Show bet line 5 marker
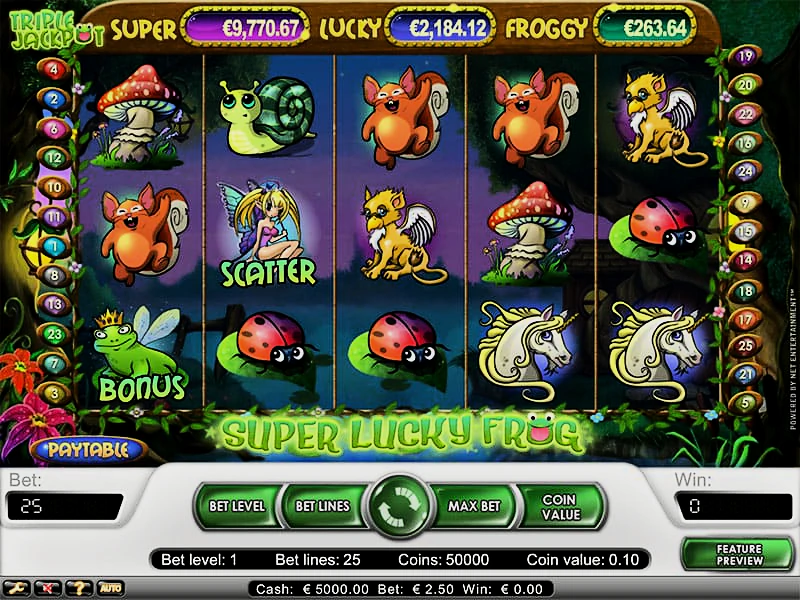Image resolution: width=800 pixels, height=600 pixels. (x=744, y=402)
